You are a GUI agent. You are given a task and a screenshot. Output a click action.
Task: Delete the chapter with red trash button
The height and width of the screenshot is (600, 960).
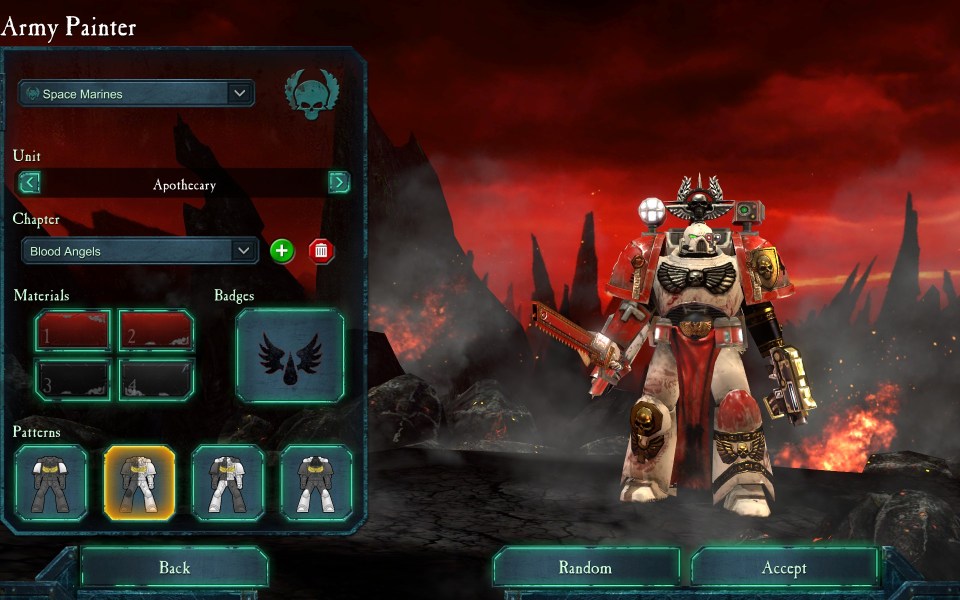321,250
